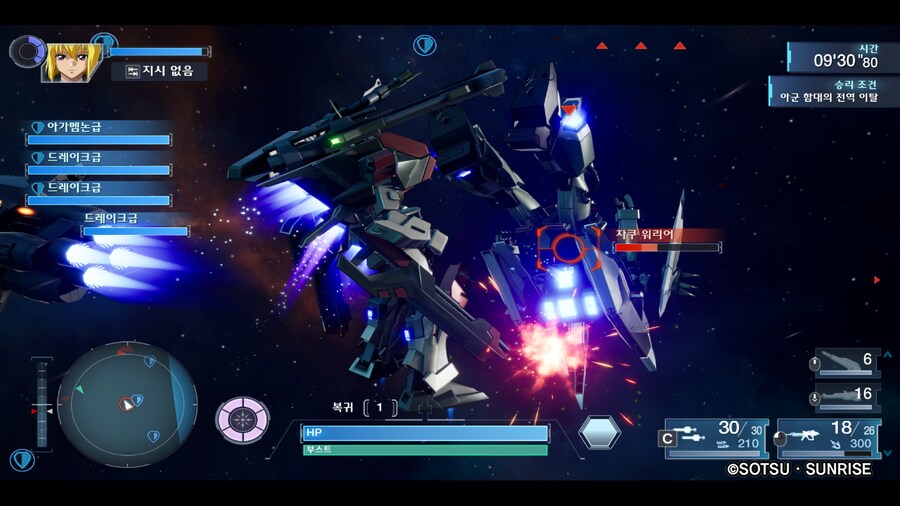Choose the sub-weapon slot with 16 remaining
The image size is (900, 506).
pyautogui.click(x=846, y=395)
